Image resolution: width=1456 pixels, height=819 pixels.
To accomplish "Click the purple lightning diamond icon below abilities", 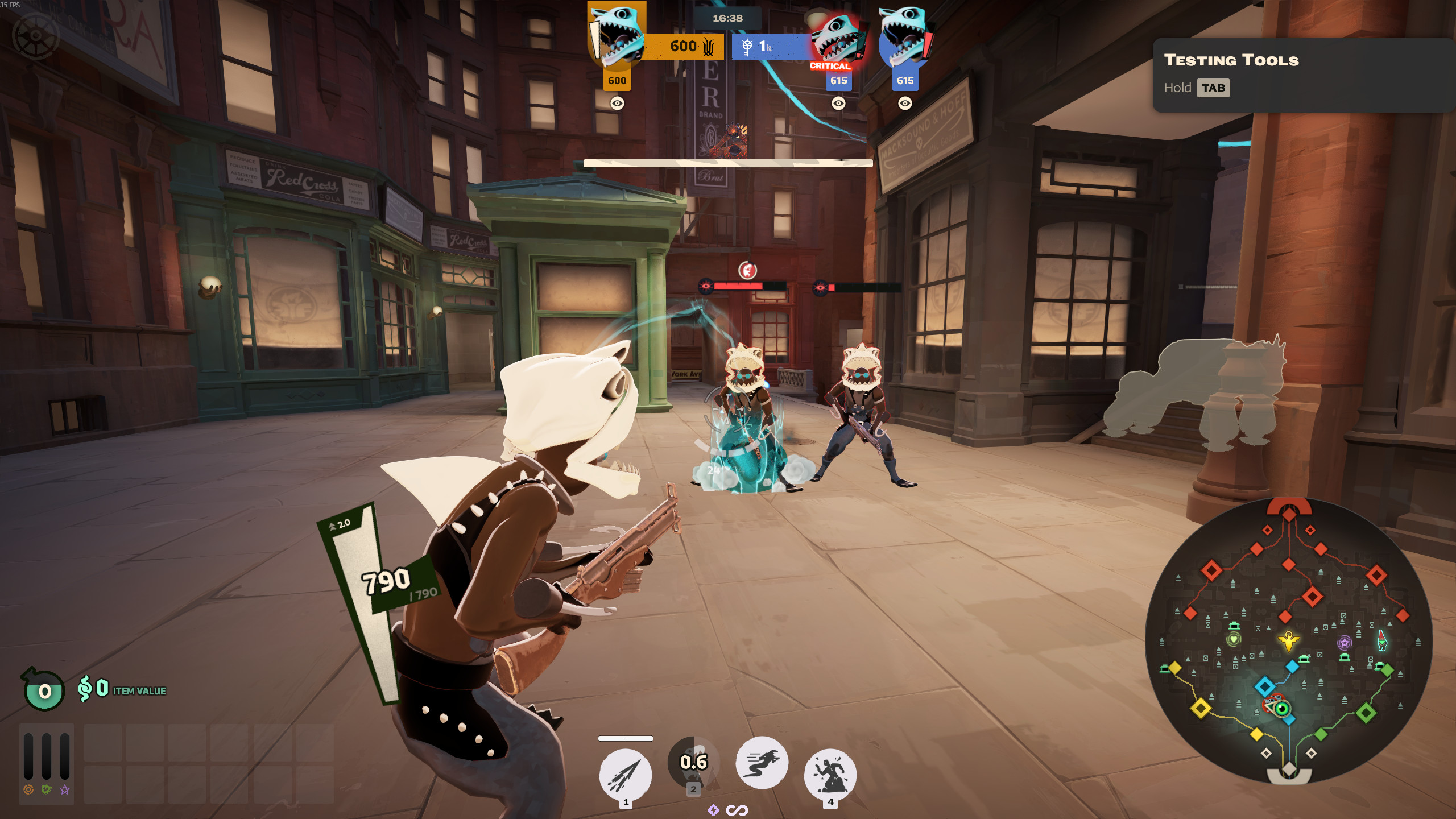I will 713,810.
